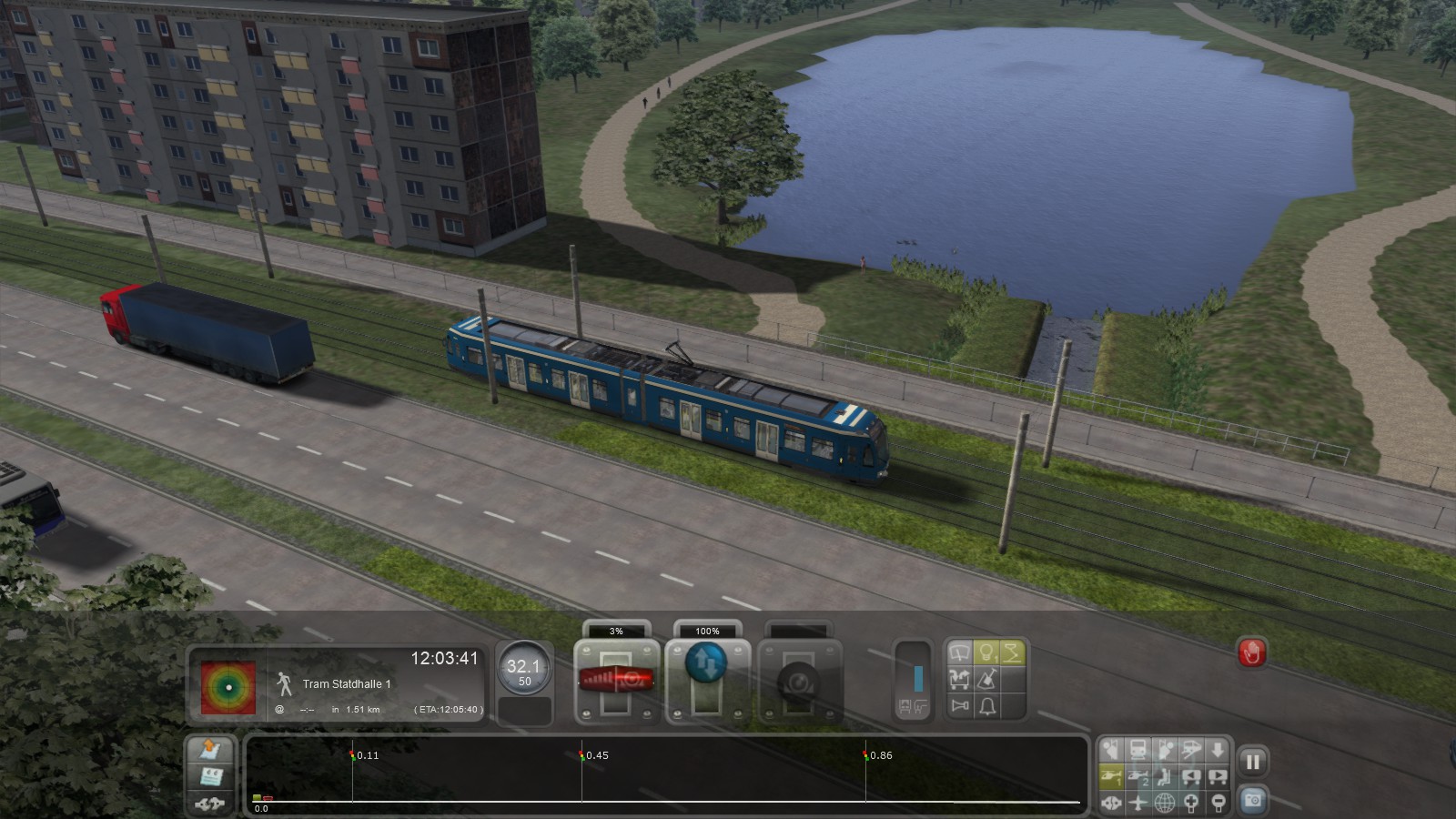Switch to helicopter camera view 2
This screenshot has height=819, width=1456.
pyautogui.click(x=1138, y=776)
